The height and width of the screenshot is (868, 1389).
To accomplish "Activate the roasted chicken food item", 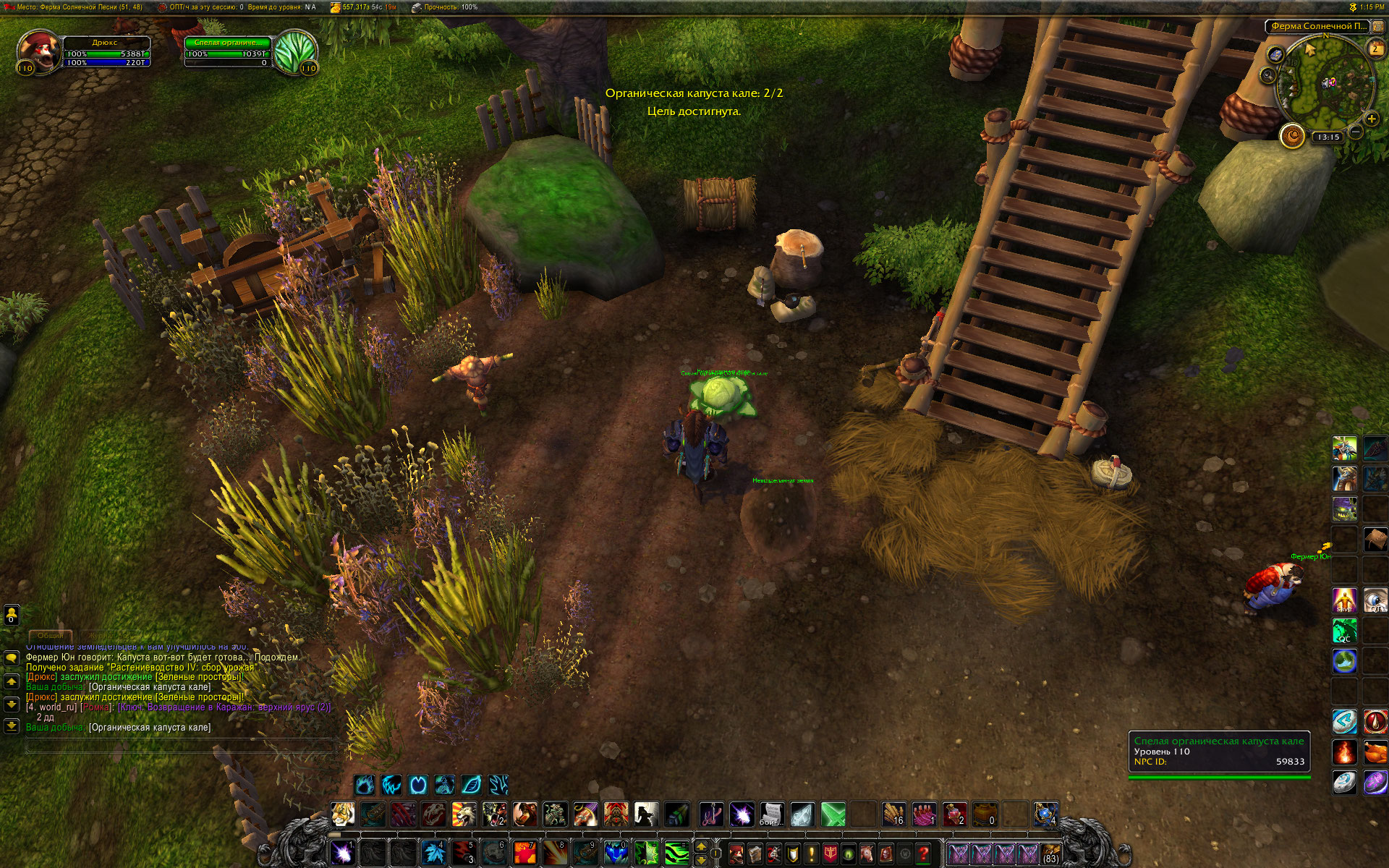I will point(1375,752).
